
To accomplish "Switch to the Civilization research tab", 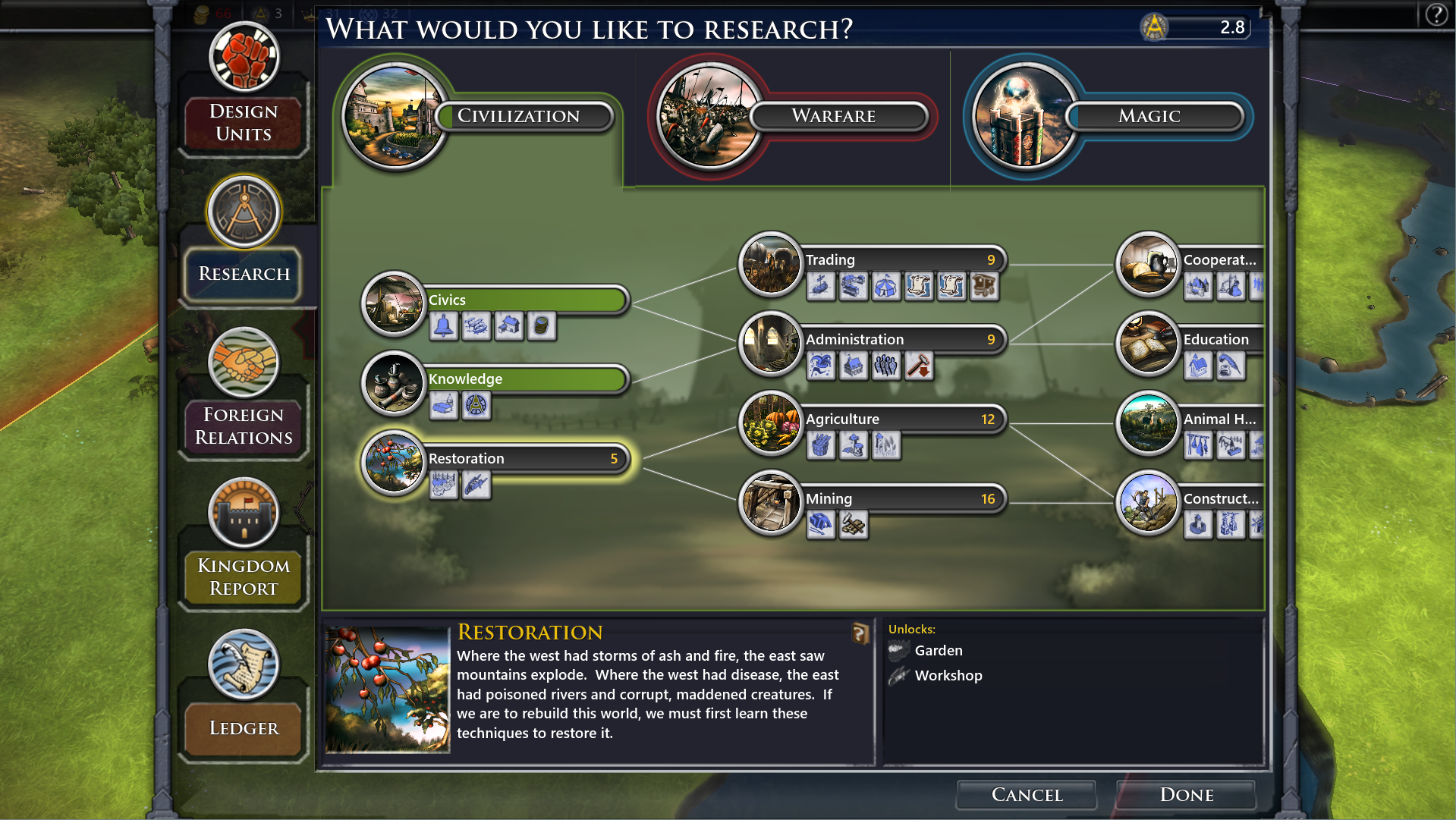I will [518, 116].
